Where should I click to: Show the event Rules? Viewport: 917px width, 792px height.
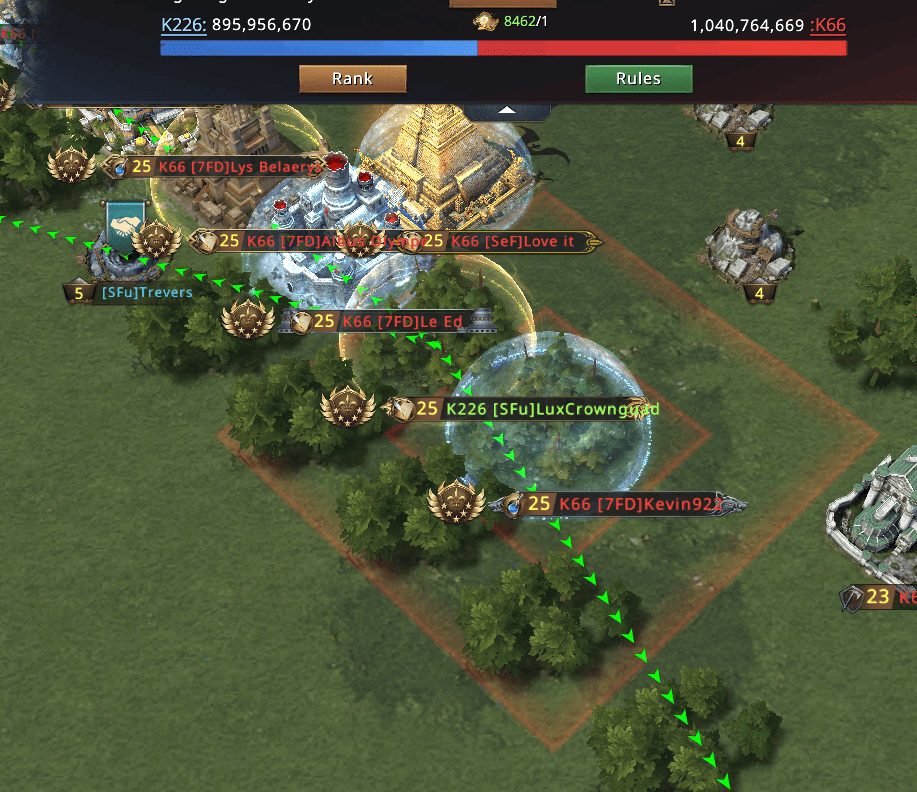pyautogui.click(x=638, y=79)
